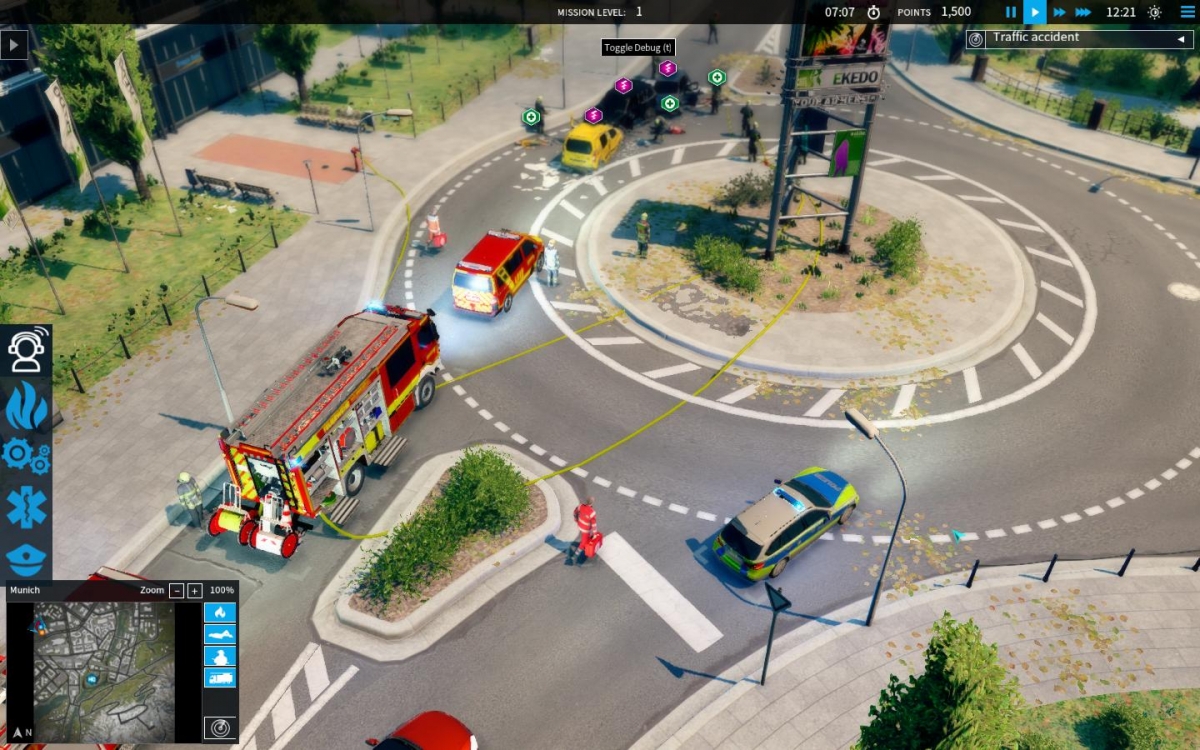Zoom in the minimap with plus button

[195, 591]
